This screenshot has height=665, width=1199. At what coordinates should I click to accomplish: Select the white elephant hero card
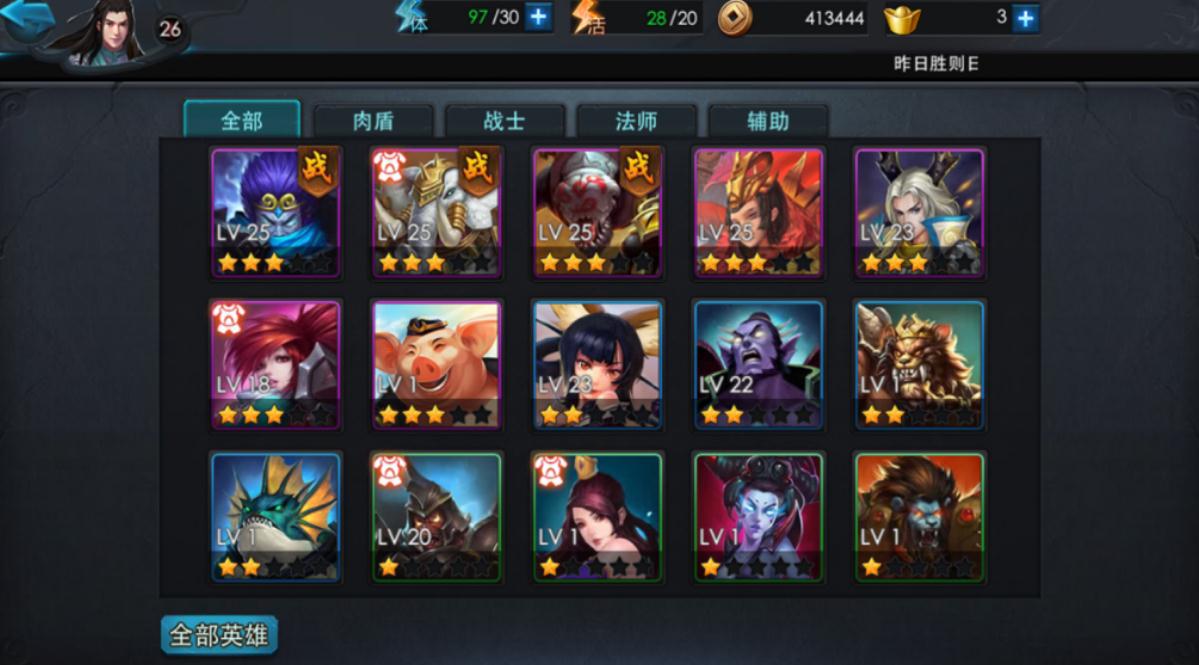click(436, 212)
